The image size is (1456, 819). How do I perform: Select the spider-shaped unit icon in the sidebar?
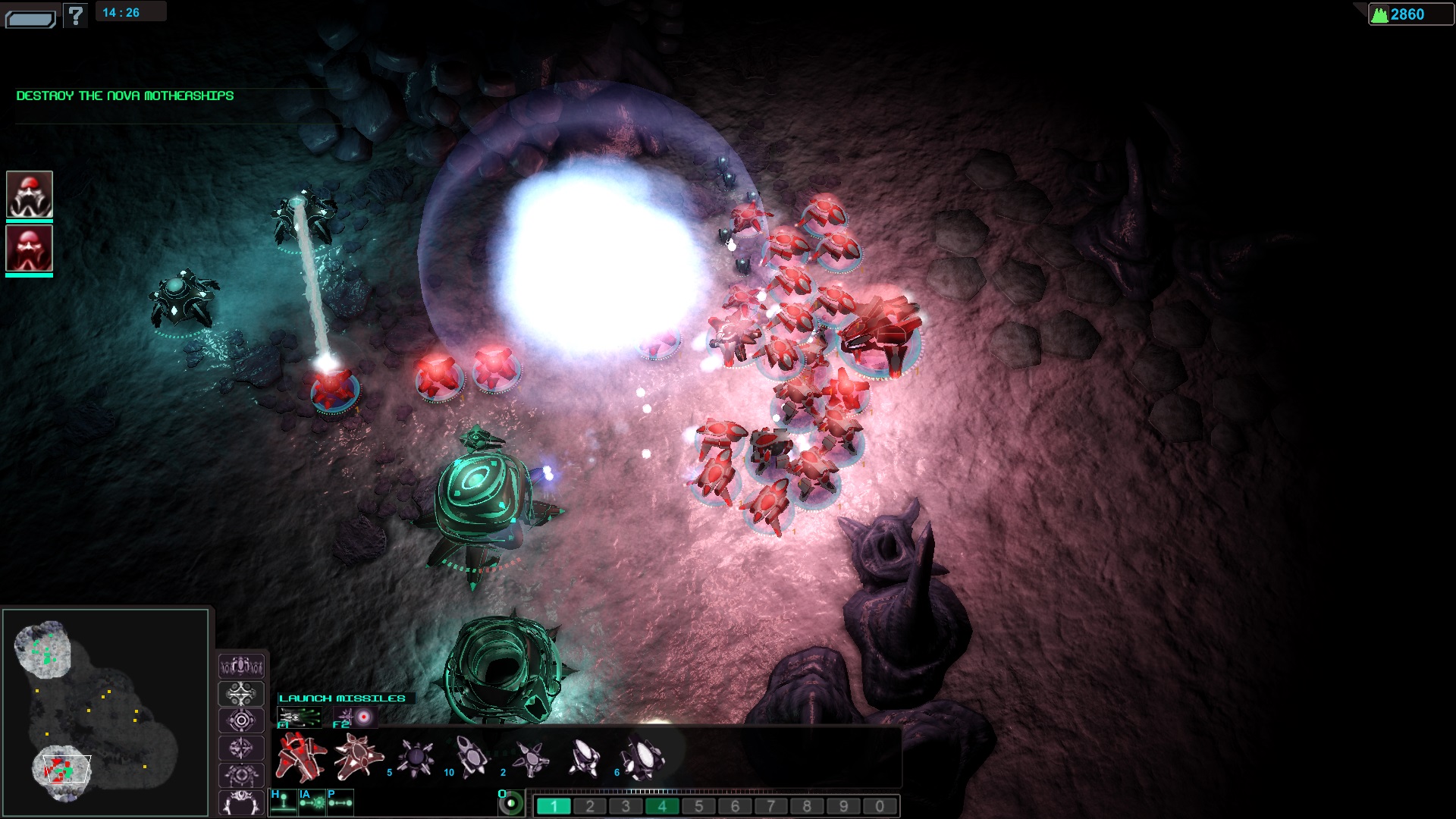click(x=241, y=774)
